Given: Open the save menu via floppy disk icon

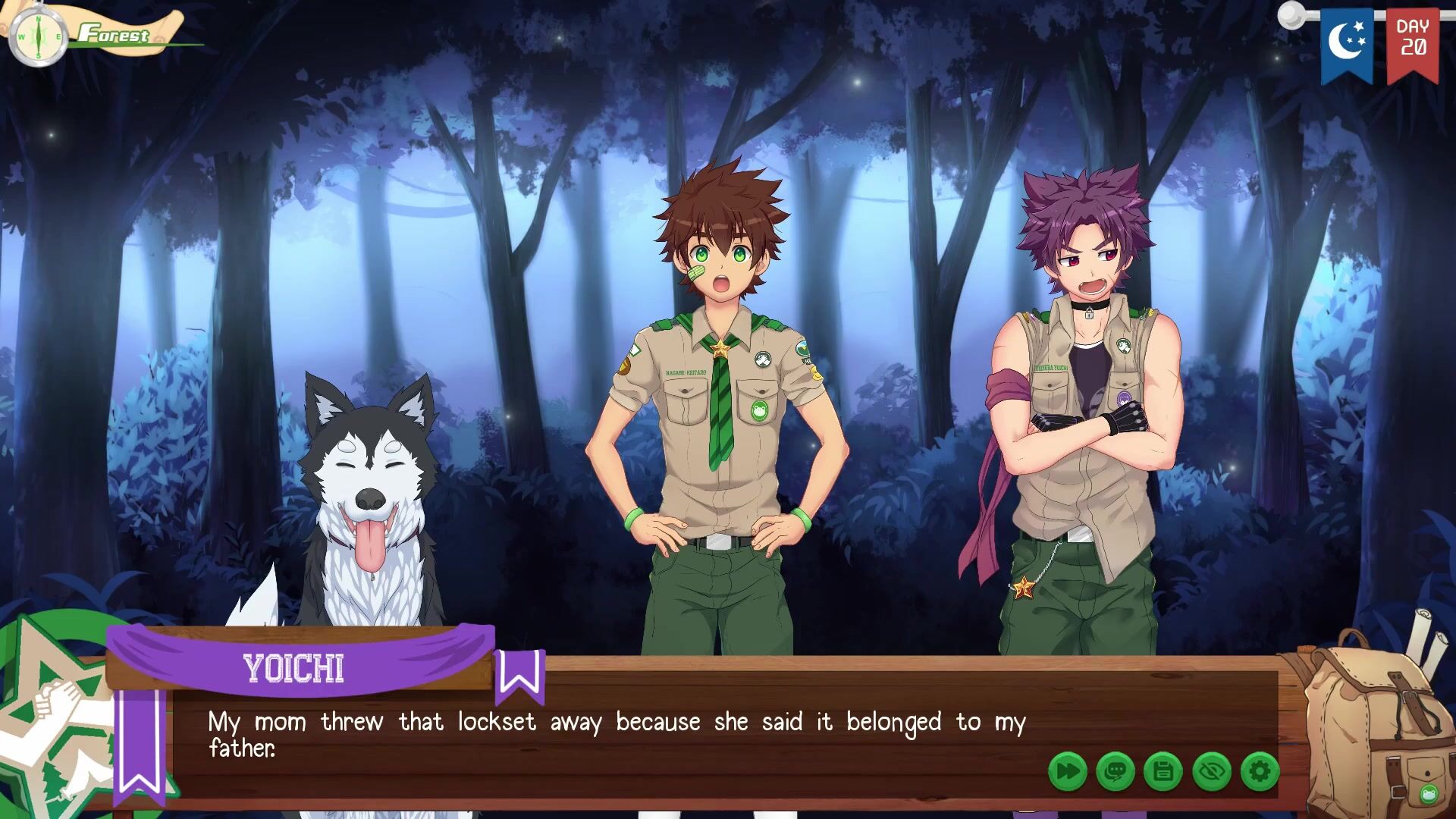Looking at the screenshot, I should click(x=1163, y=772).
